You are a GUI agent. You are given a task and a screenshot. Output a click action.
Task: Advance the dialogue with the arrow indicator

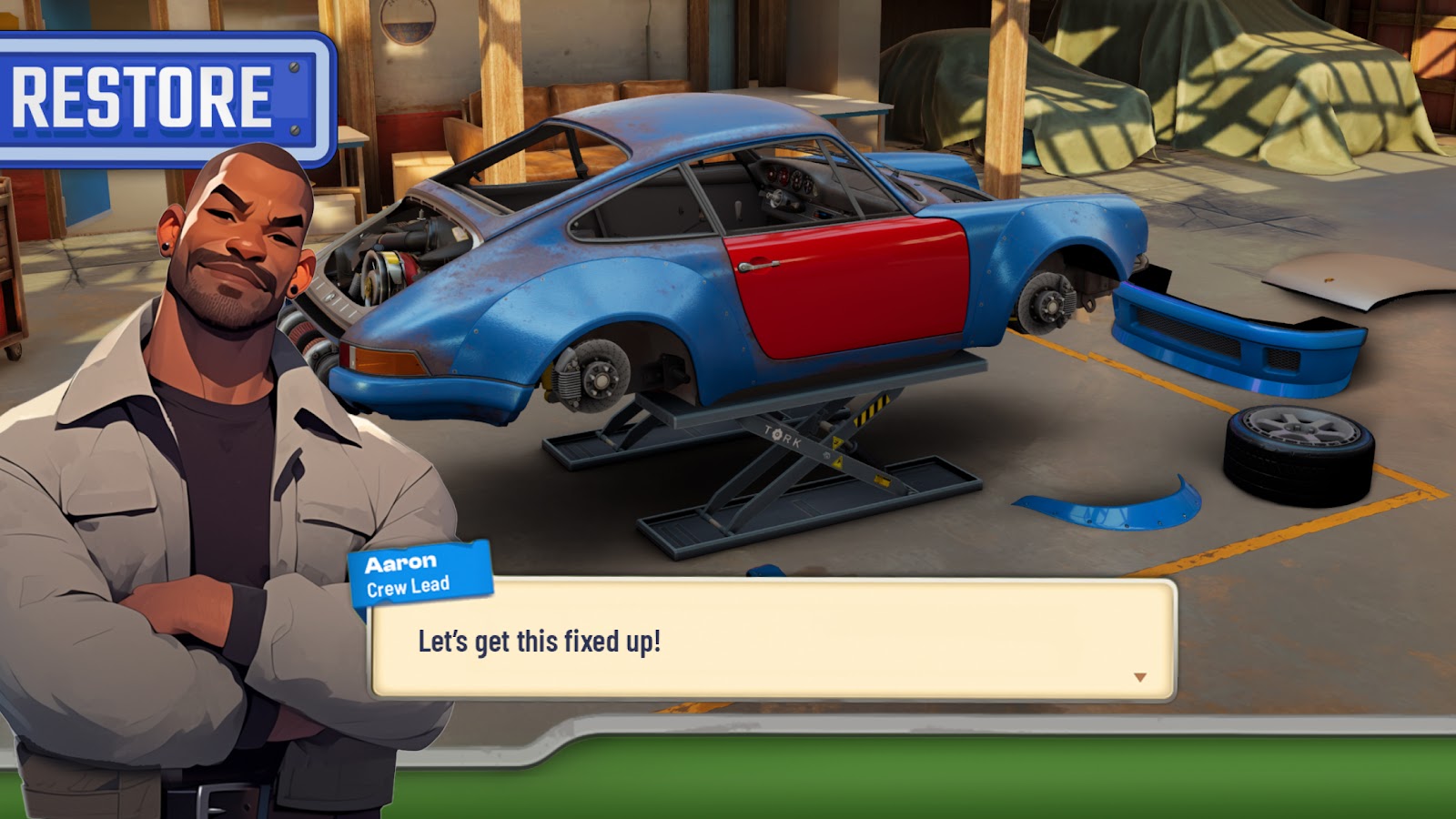click(1139, 677)
